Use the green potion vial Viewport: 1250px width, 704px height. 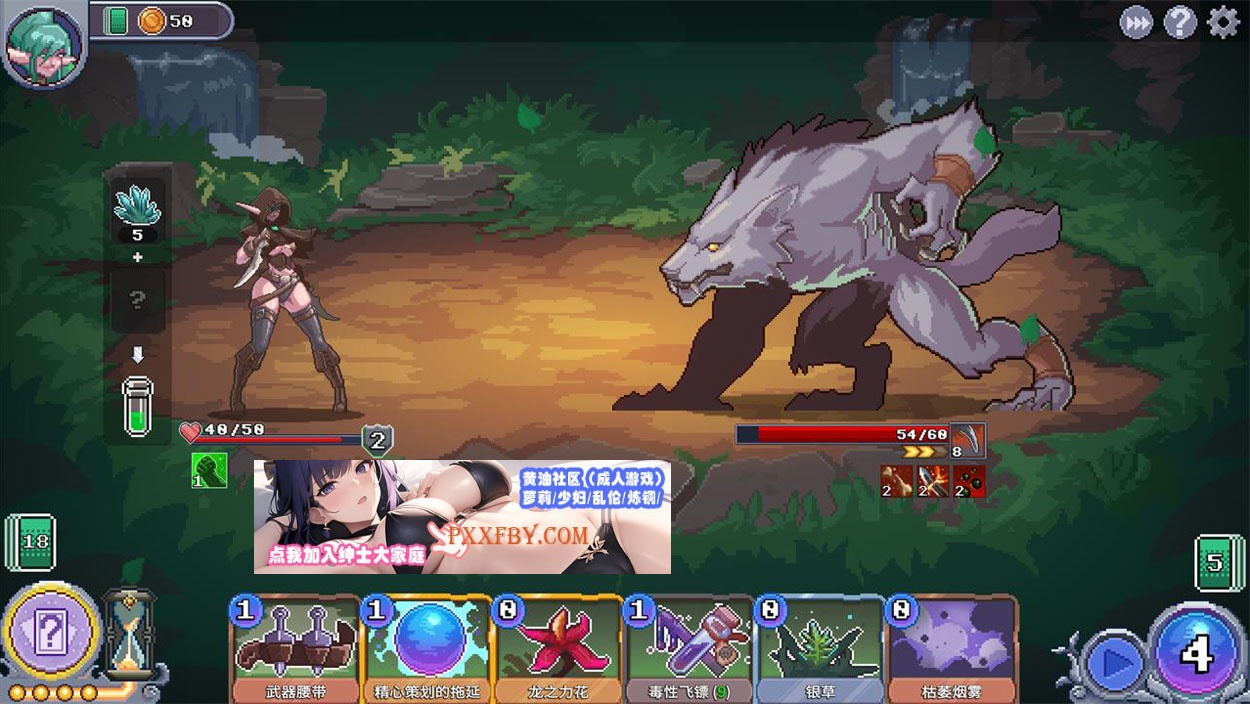(x=138, y=407)
